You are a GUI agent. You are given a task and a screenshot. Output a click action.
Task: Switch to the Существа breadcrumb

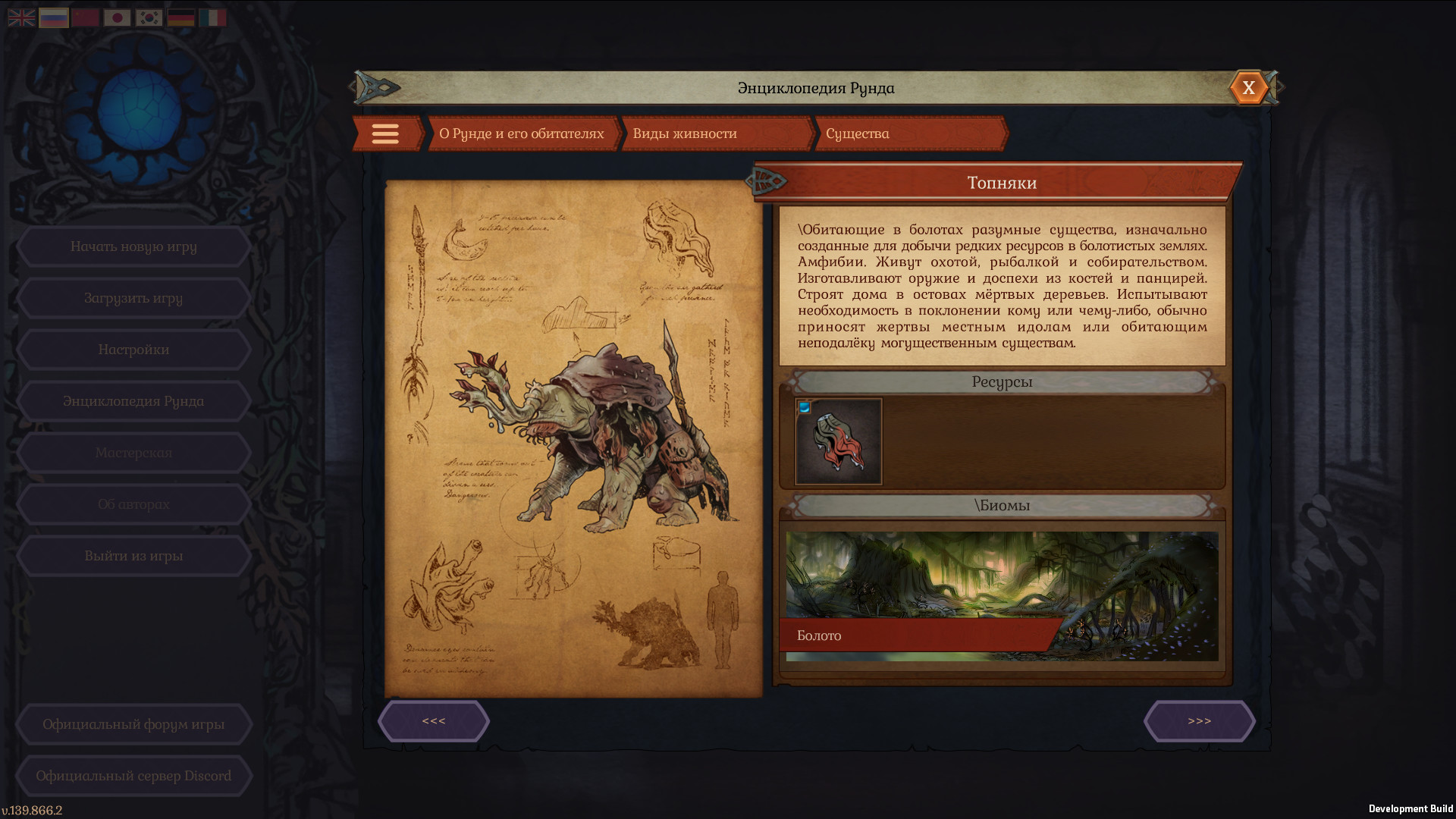[908, 134]
